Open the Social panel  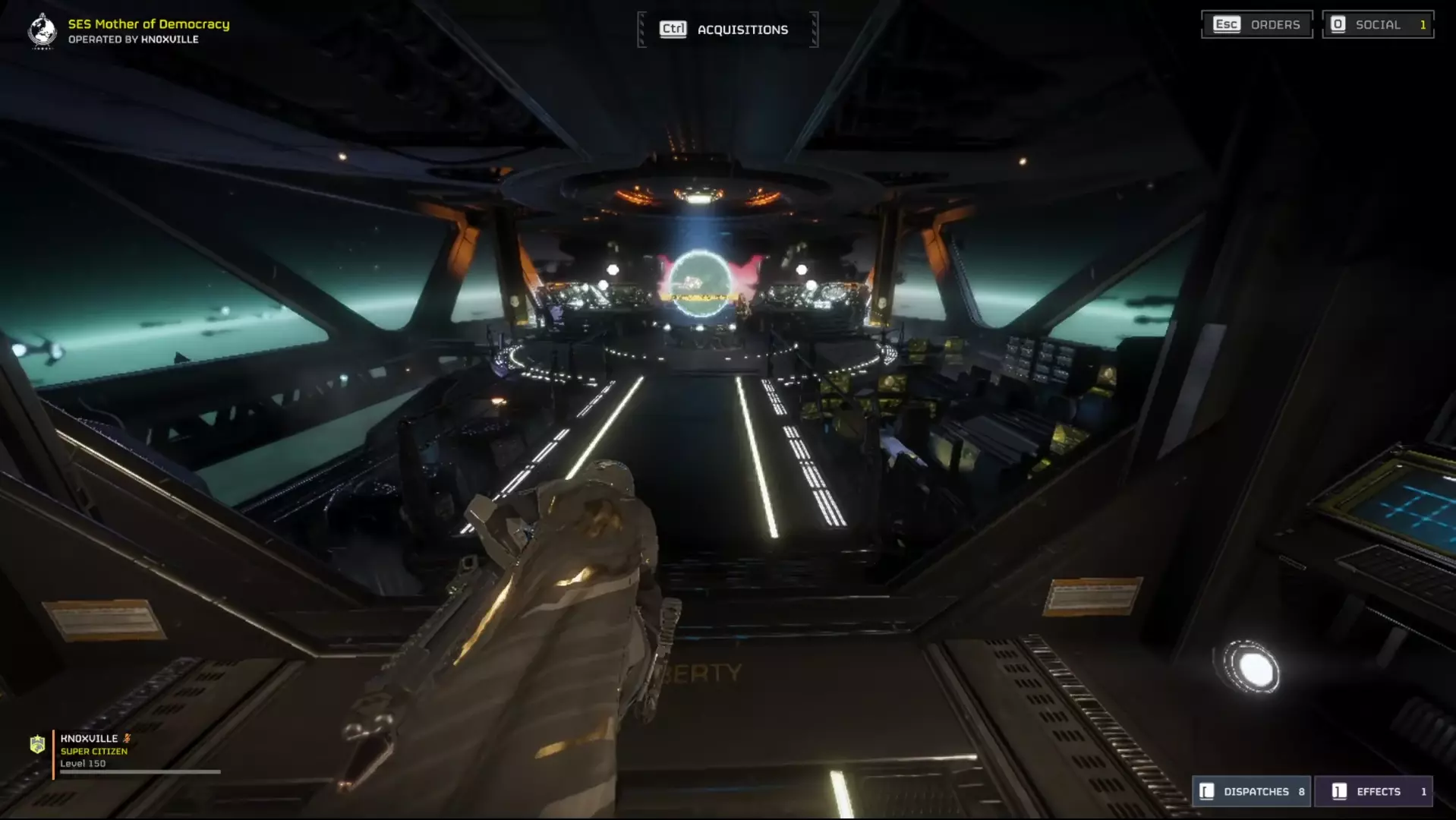(x=1377, y=25)
